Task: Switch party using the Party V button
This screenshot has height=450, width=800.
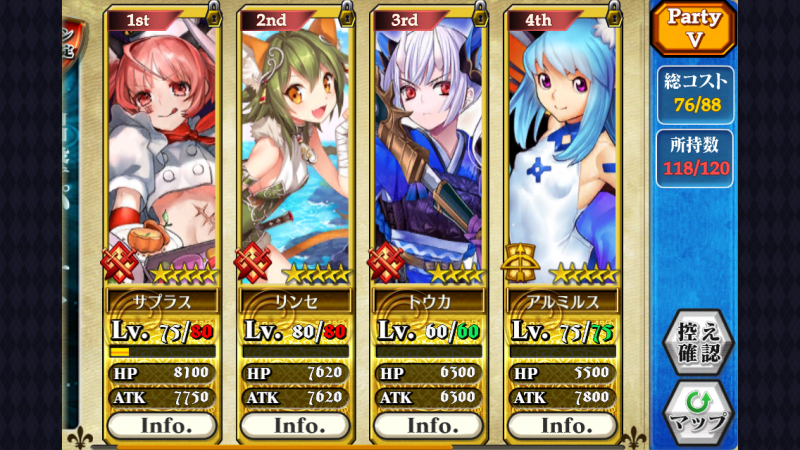Action: [694, 28]
